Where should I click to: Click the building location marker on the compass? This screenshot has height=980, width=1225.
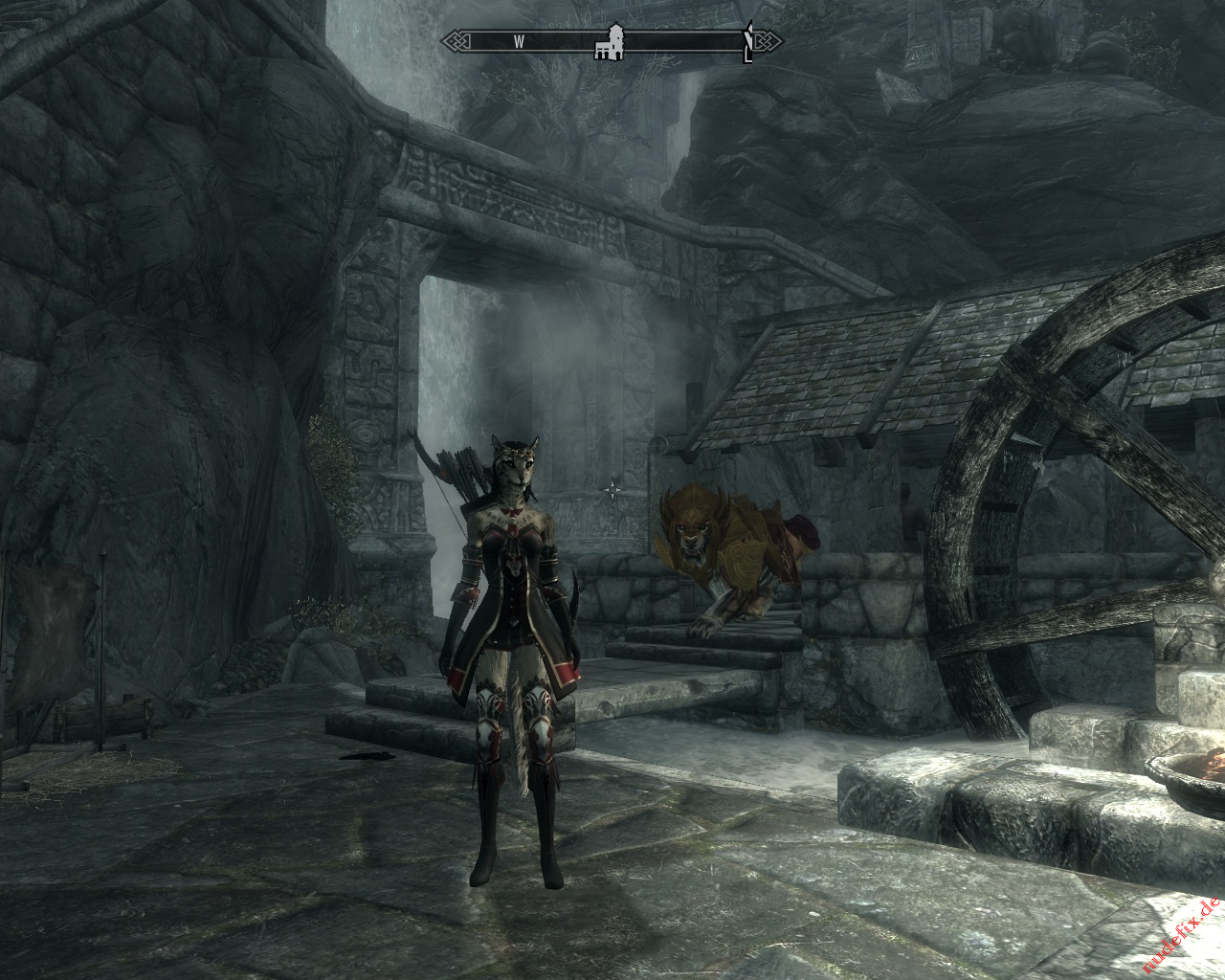[x=609, y=43]
